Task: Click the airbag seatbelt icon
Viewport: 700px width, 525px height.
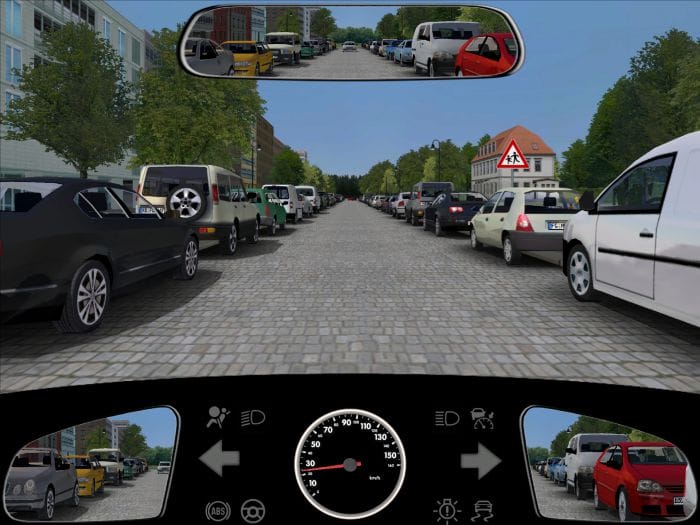Action: pyautogui.click(x=217, y=417)
